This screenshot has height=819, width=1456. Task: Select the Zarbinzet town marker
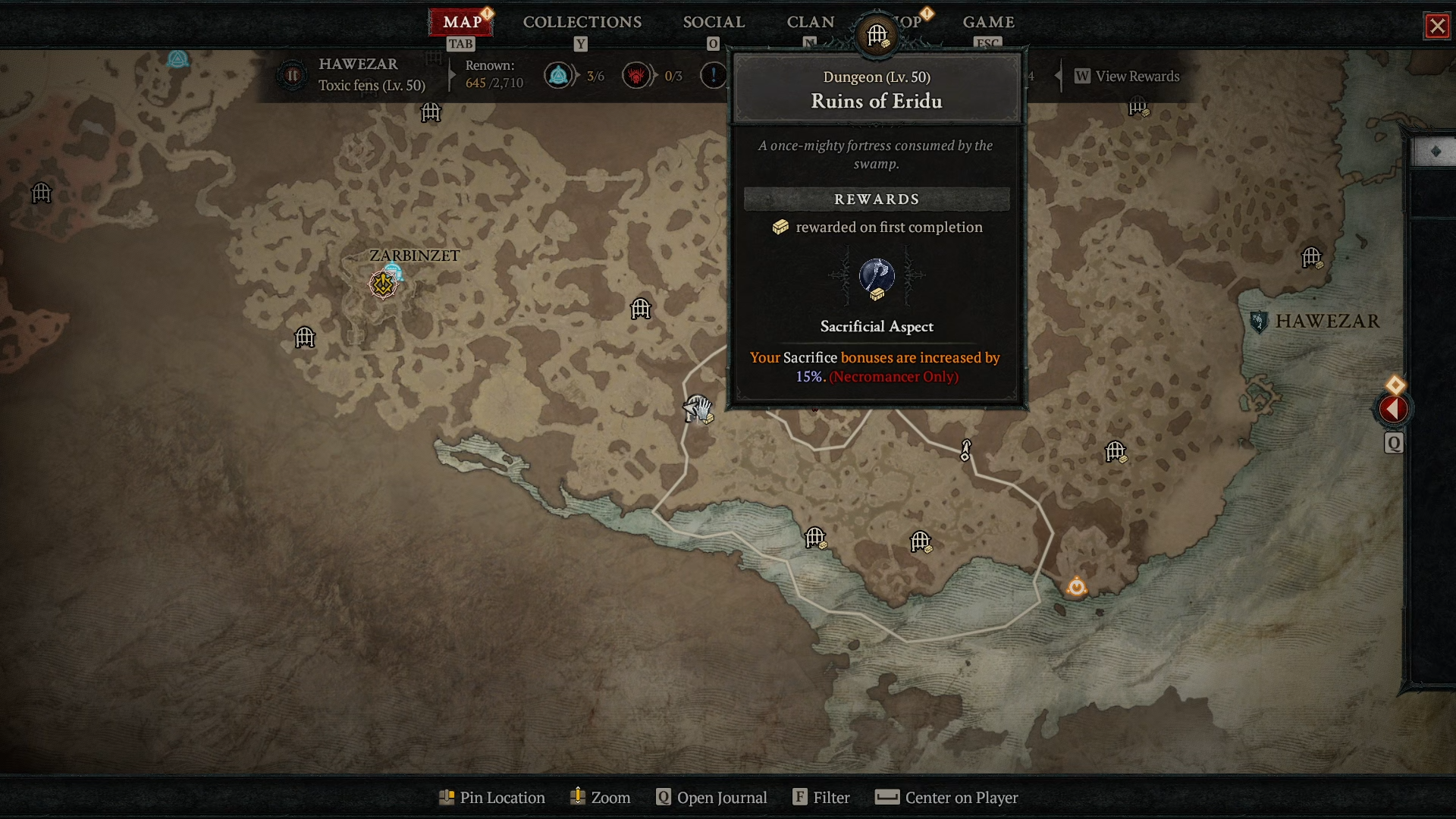tap(383, 284)
